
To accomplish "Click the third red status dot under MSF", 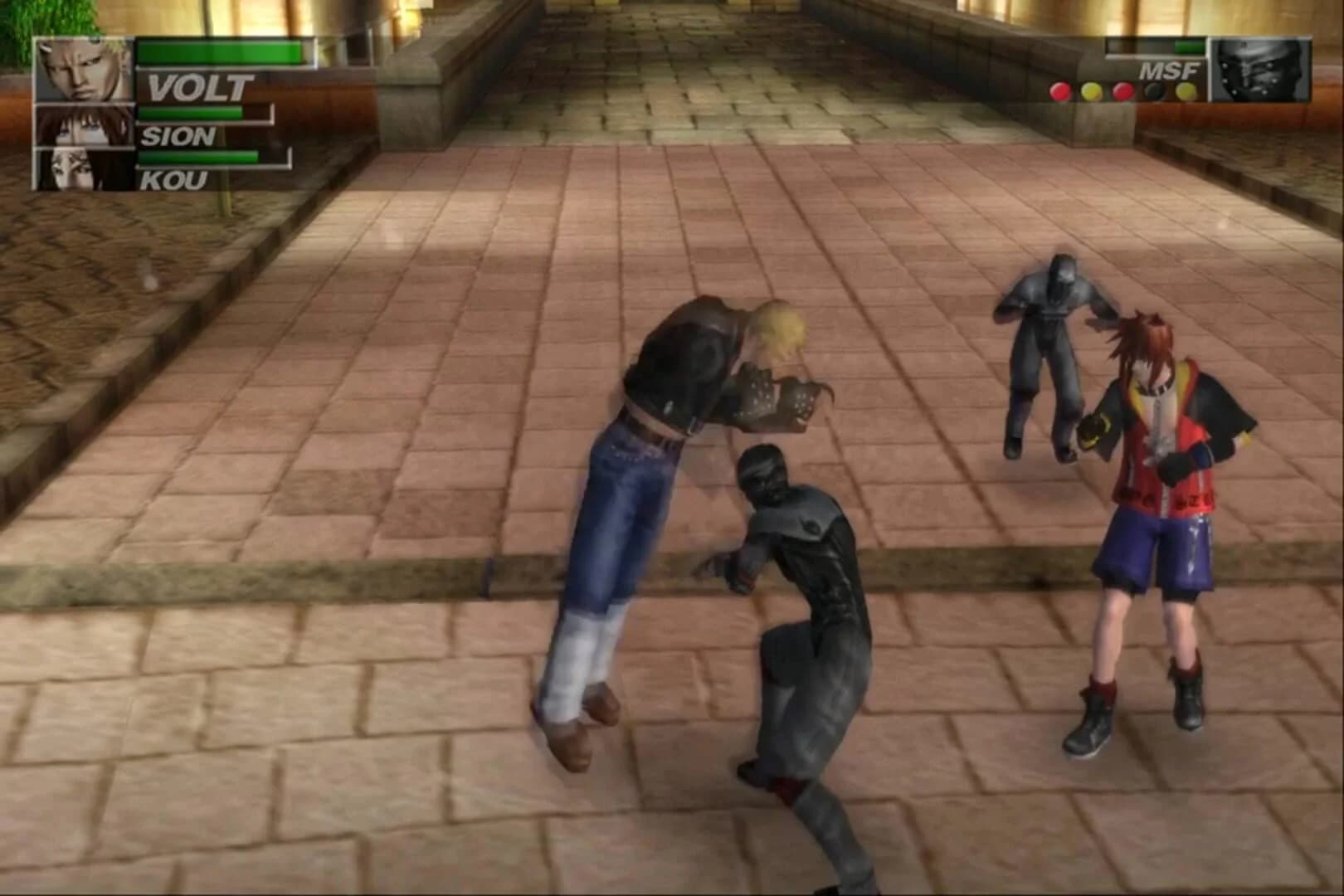I will click(x=1122, y=90).
